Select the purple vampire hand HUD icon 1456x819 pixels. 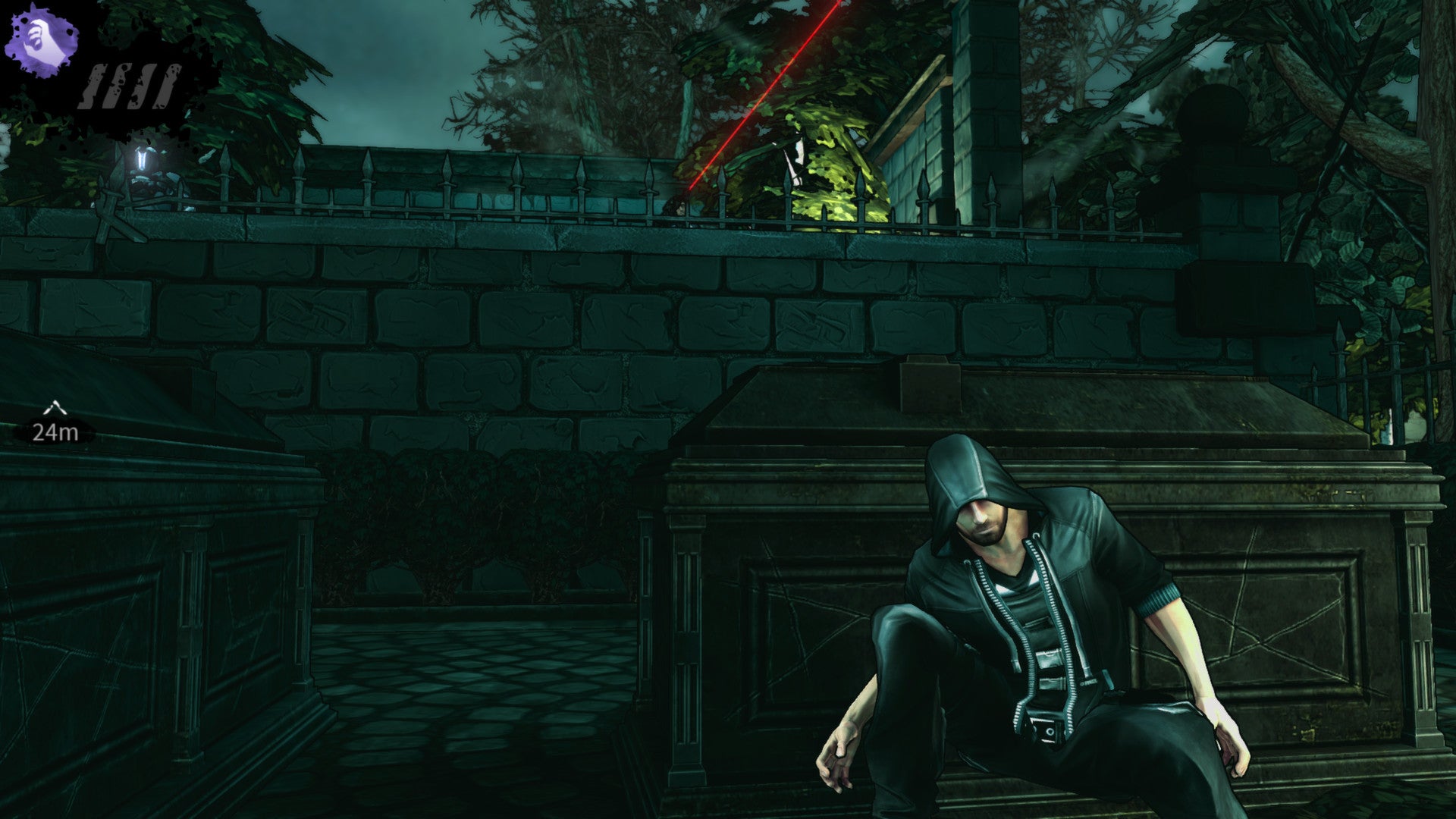pyautogui.click(x=42, y=42)
